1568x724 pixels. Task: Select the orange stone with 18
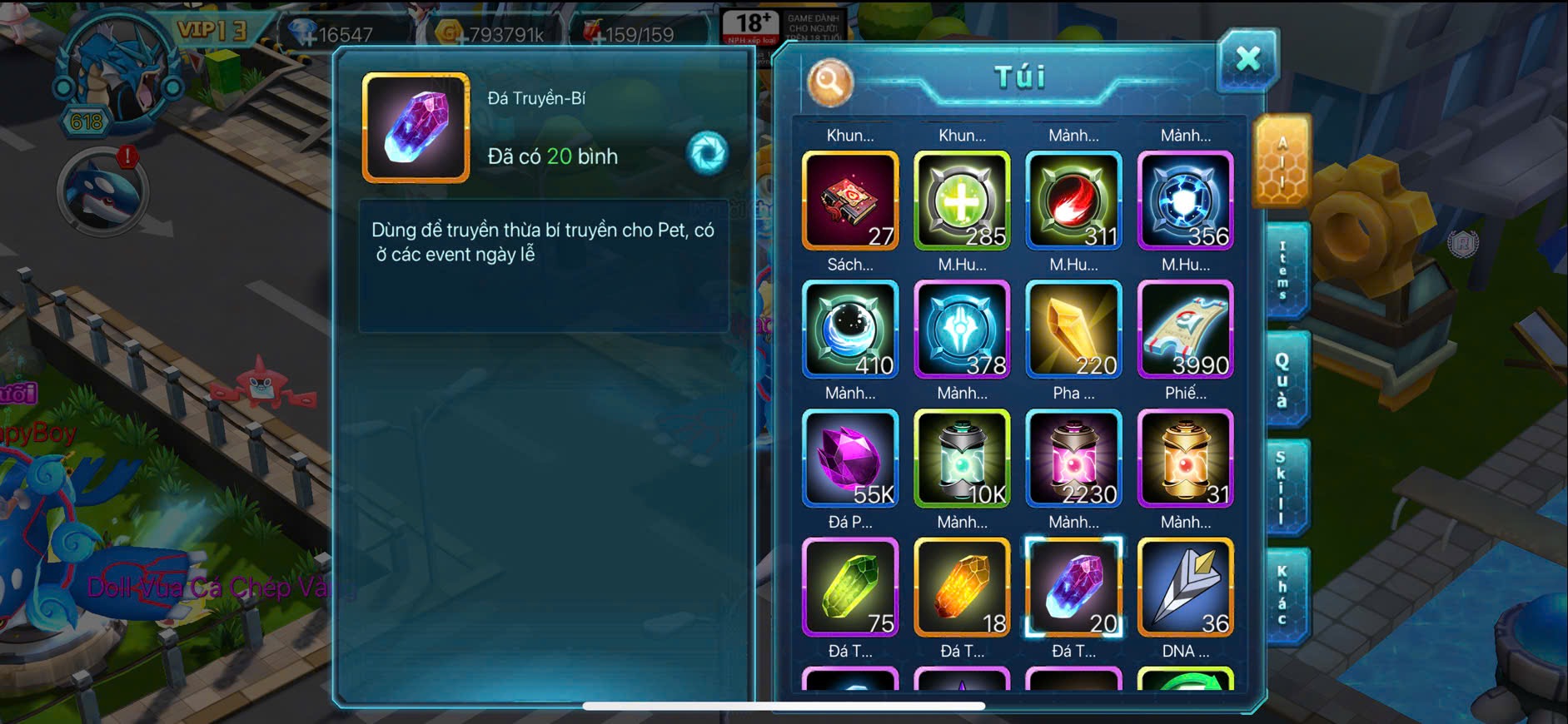[962, 588]
